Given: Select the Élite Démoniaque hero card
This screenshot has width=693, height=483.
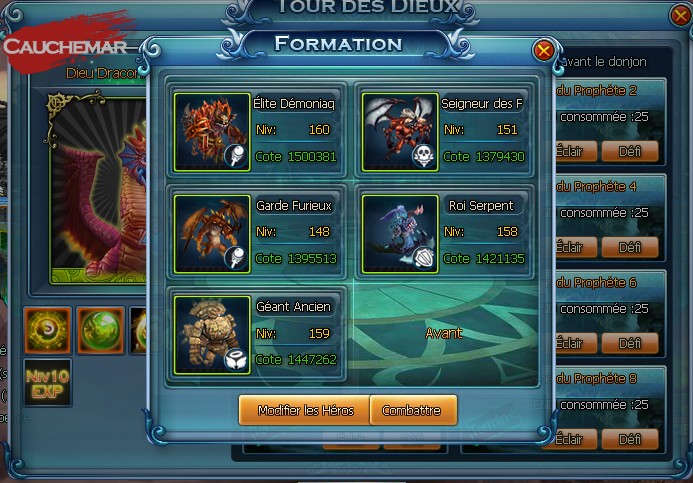Looking at the screenshot, I should (x=259, y=130).
